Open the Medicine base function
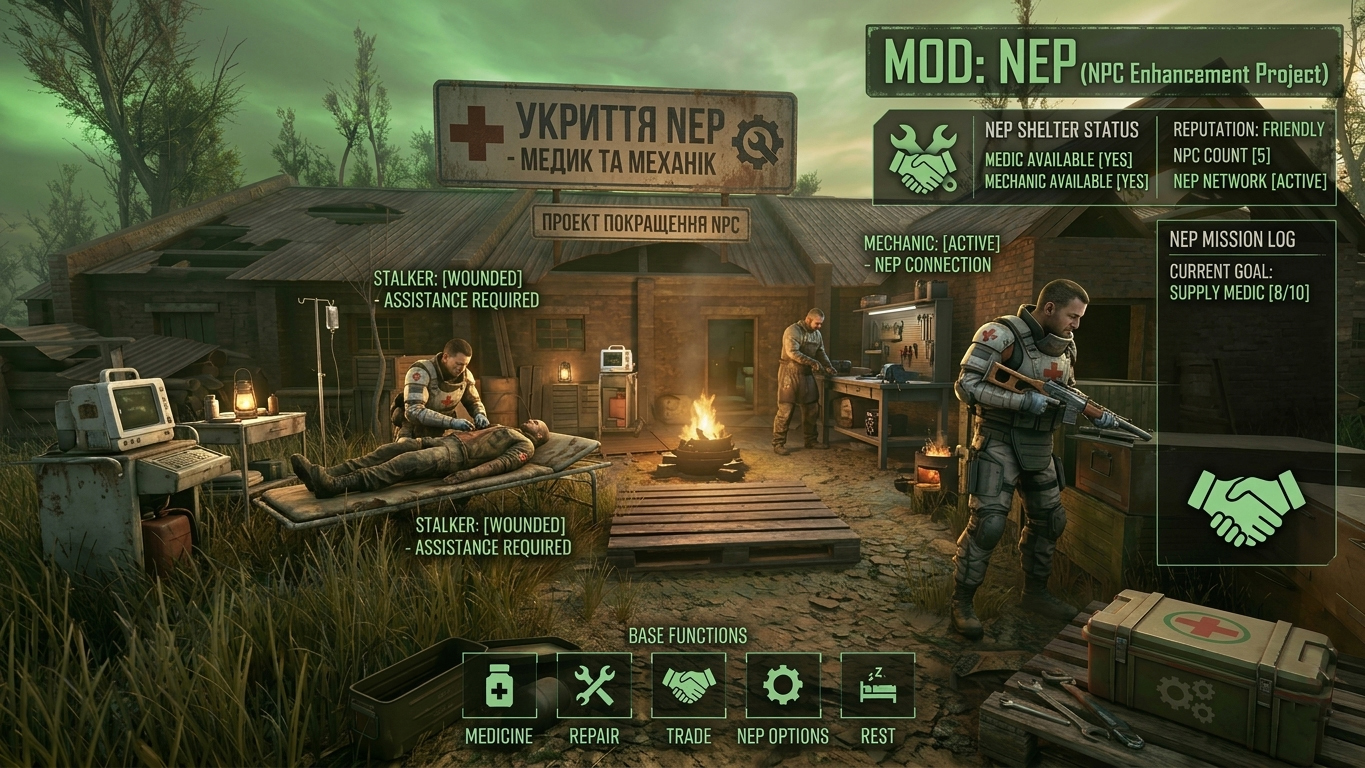 point(499,686)
